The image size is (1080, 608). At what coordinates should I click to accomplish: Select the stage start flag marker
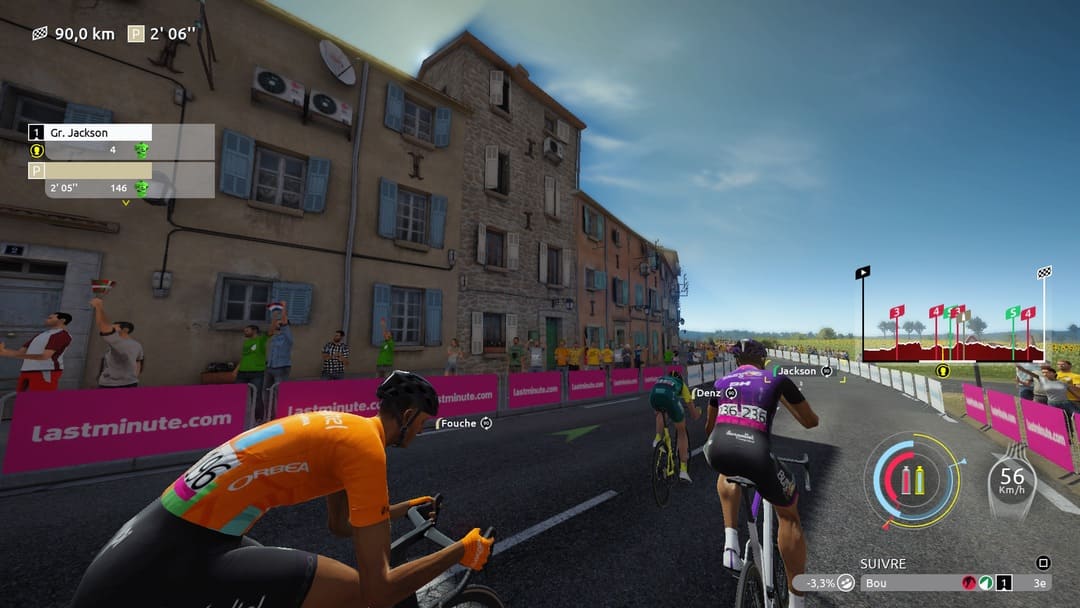pos(862,272)
